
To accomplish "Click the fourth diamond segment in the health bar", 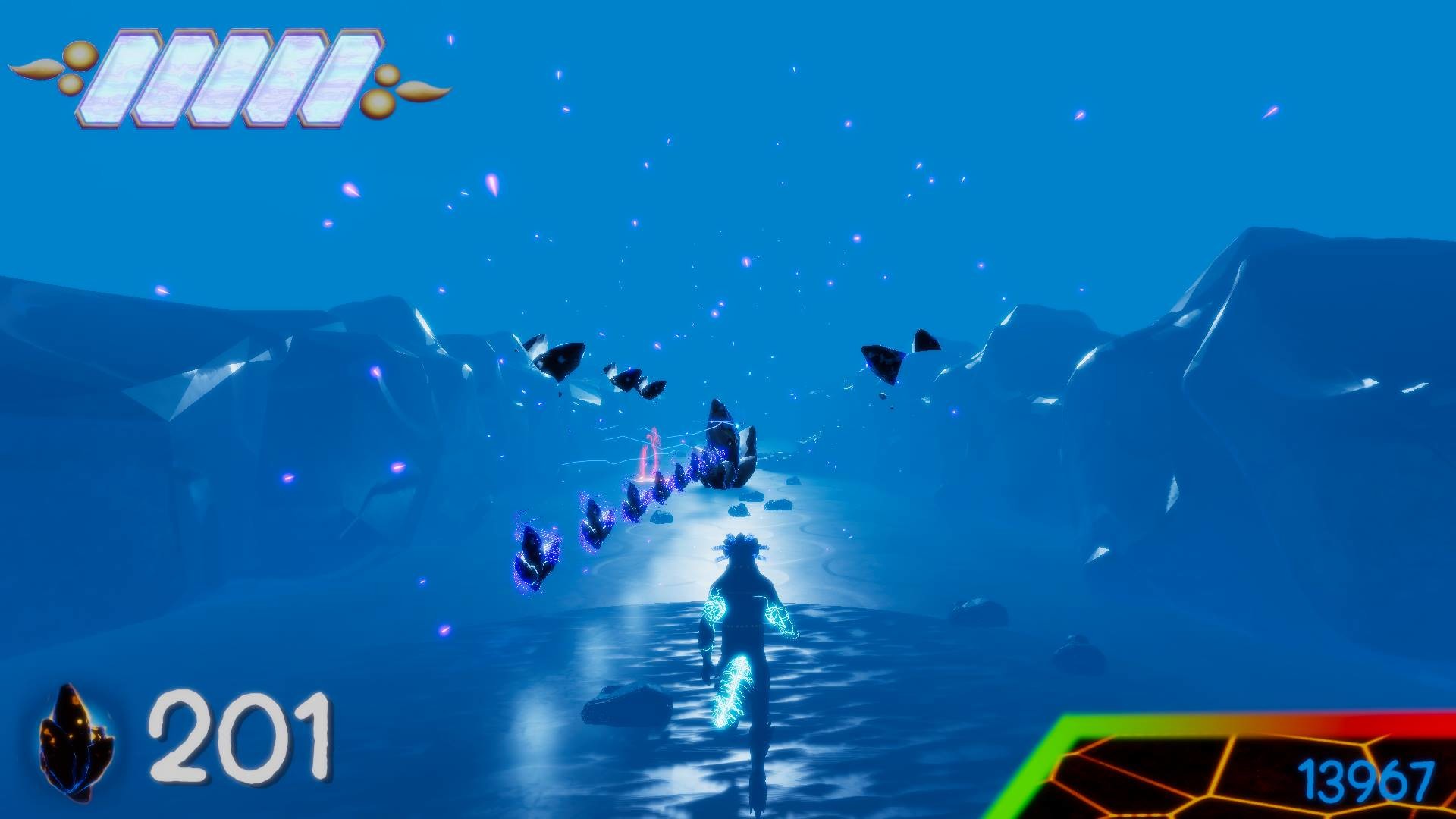I will [x=292, y=76].
